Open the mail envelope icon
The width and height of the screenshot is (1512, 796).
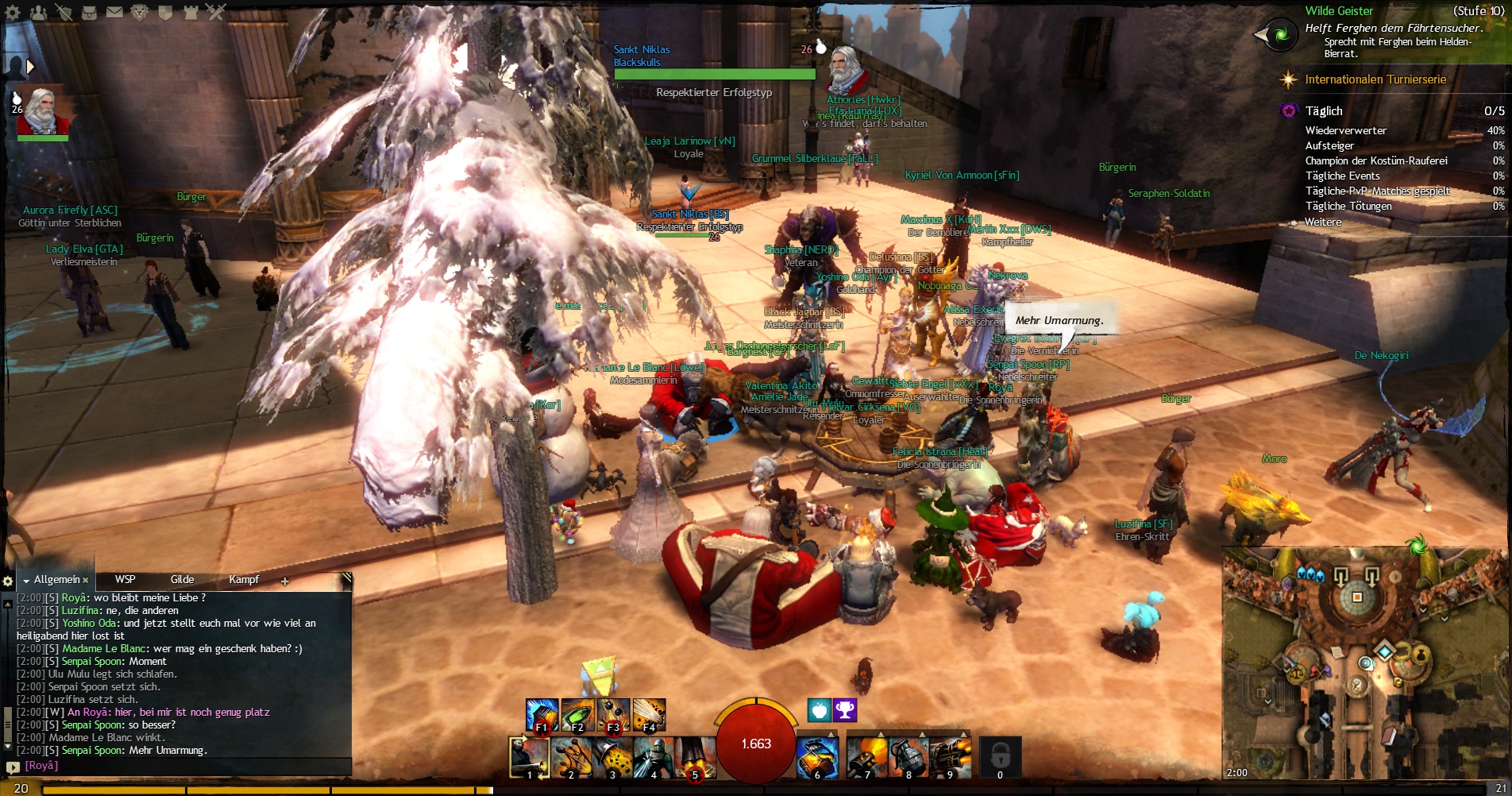pyautogui.click(x=114, y=12)
